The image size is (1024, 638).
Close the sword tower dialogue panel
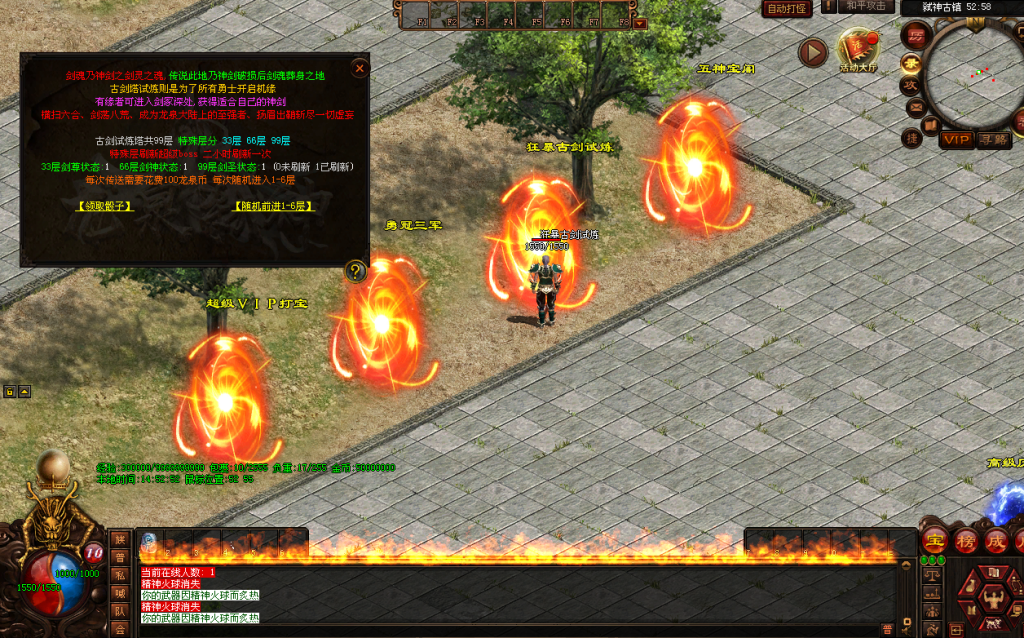coord(360,69)
